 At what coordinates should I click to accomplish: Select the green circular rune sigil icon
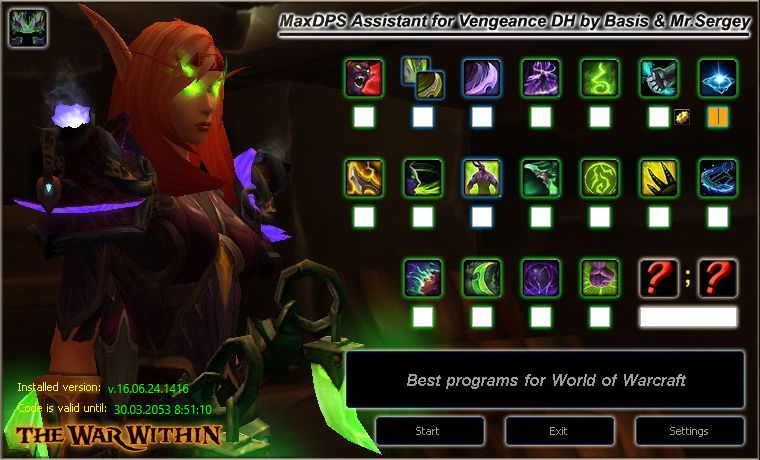(x=600, y=177)
